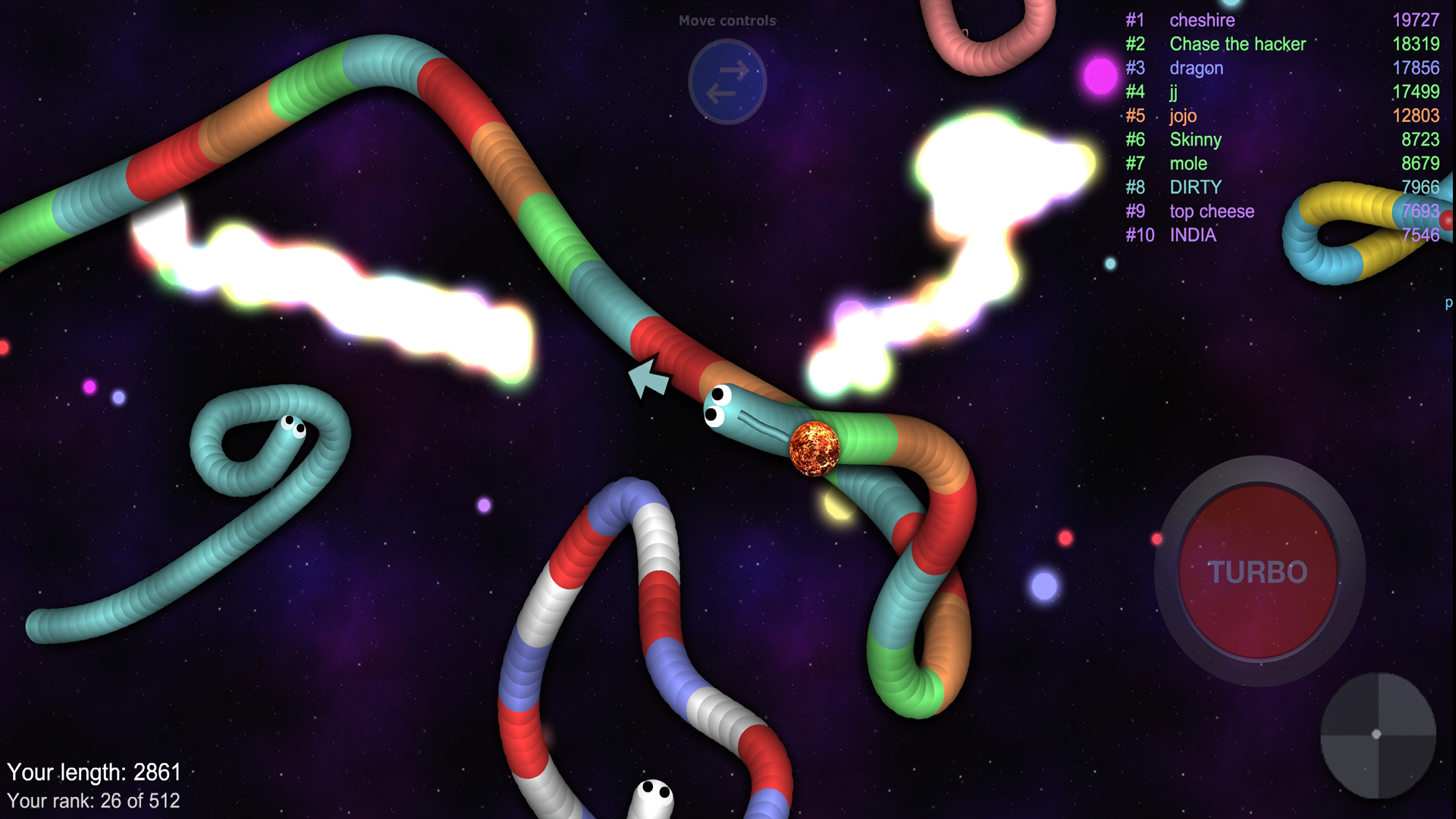Toggle the Move controls option
1456x819 pixels.
pyautogui.click(x=727, y=20)
